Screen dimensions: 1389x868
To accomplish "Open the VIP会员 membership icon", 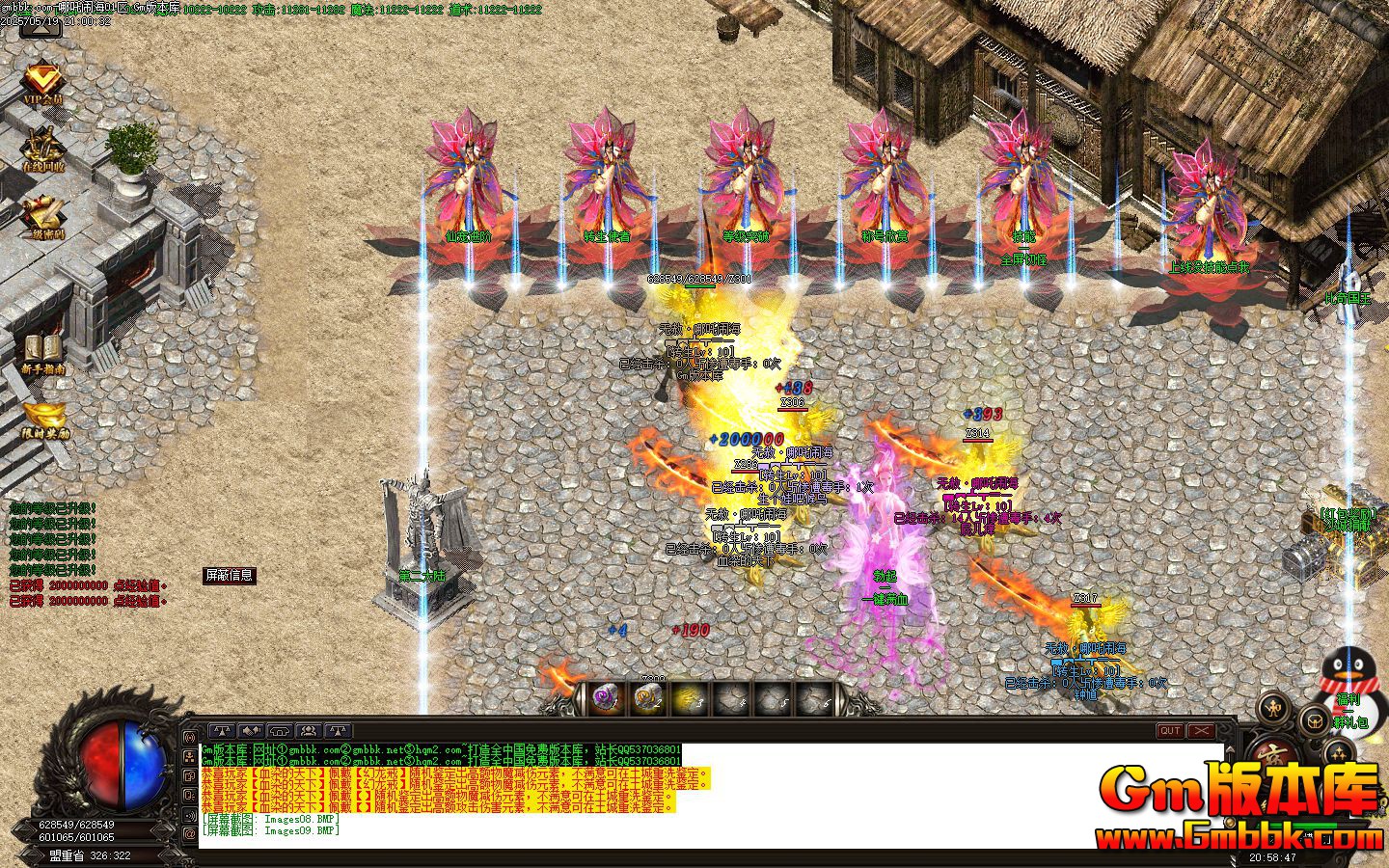I will [42, 85].
